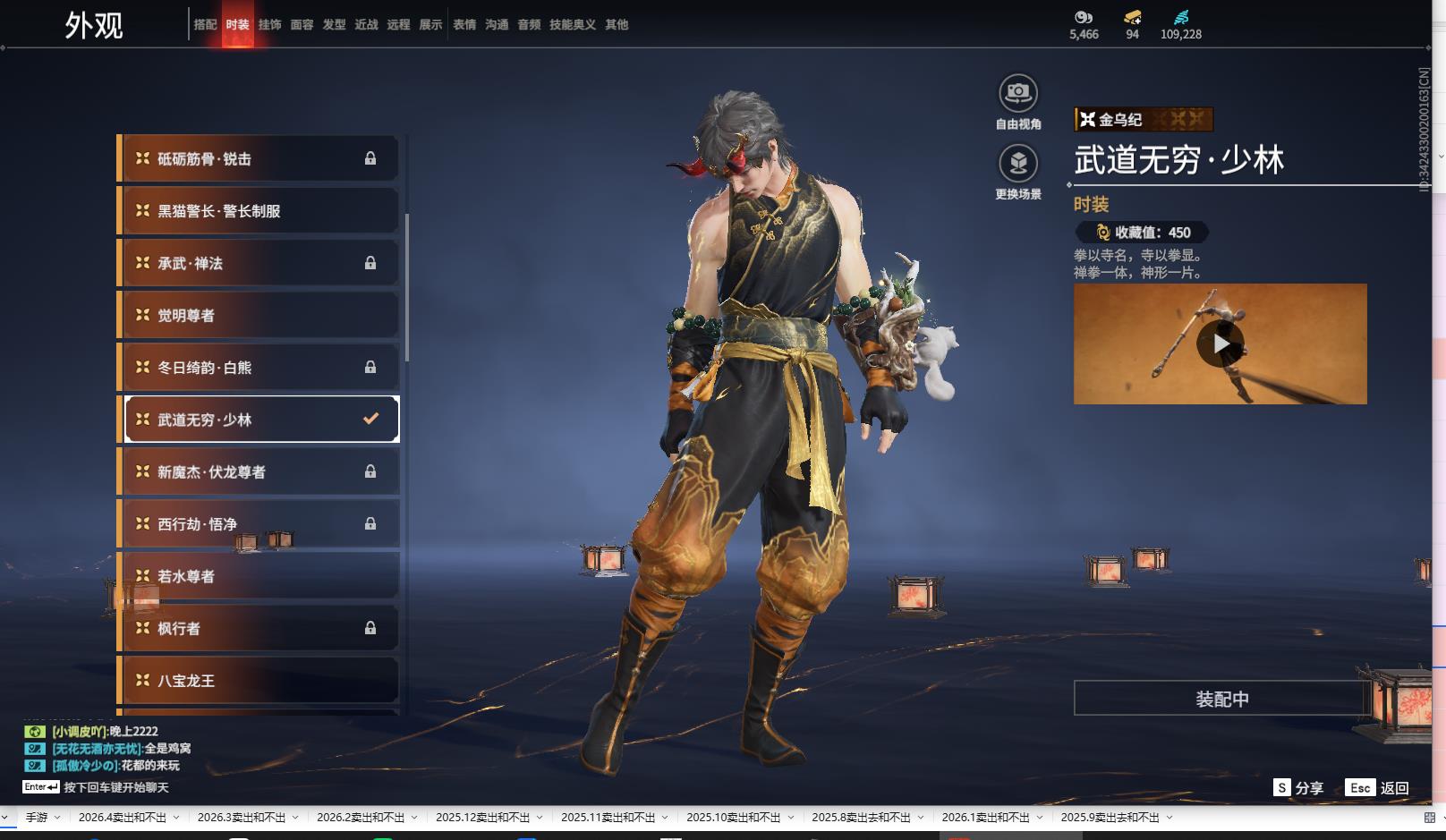Image resolution: width=1446 pixels, height=840 pixels.
Task: Select the 新魔杰·伏龙尊者 outfit
Action: pyautogui.click(x=259, y=472)
